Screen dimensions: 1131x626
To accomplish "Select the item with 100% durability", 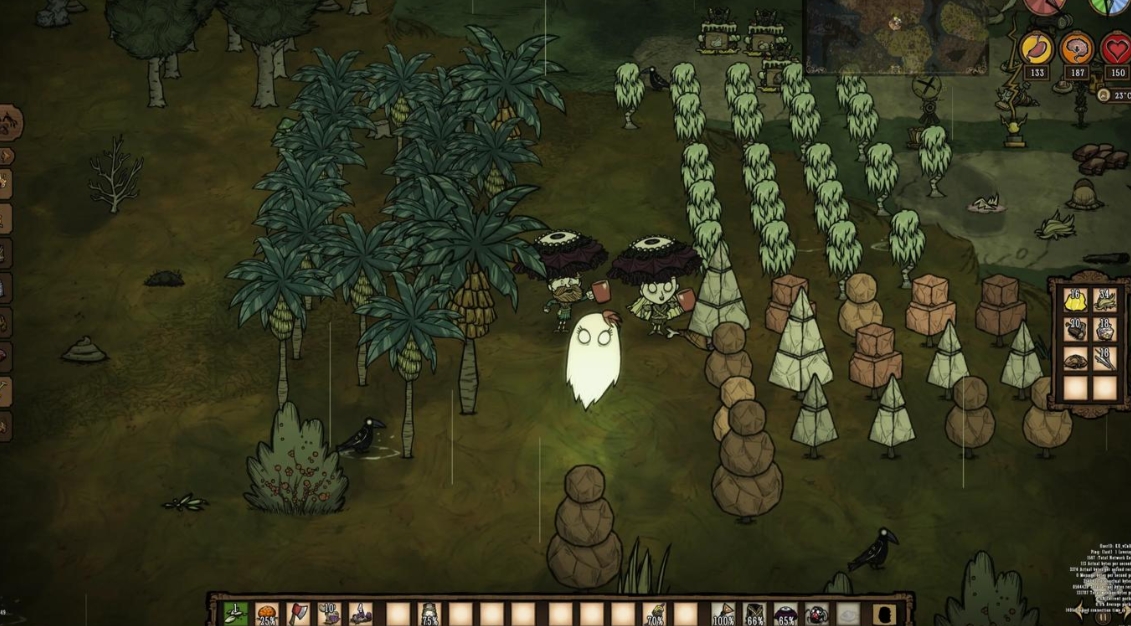I will pyautogui.click(x=723, y=612).
